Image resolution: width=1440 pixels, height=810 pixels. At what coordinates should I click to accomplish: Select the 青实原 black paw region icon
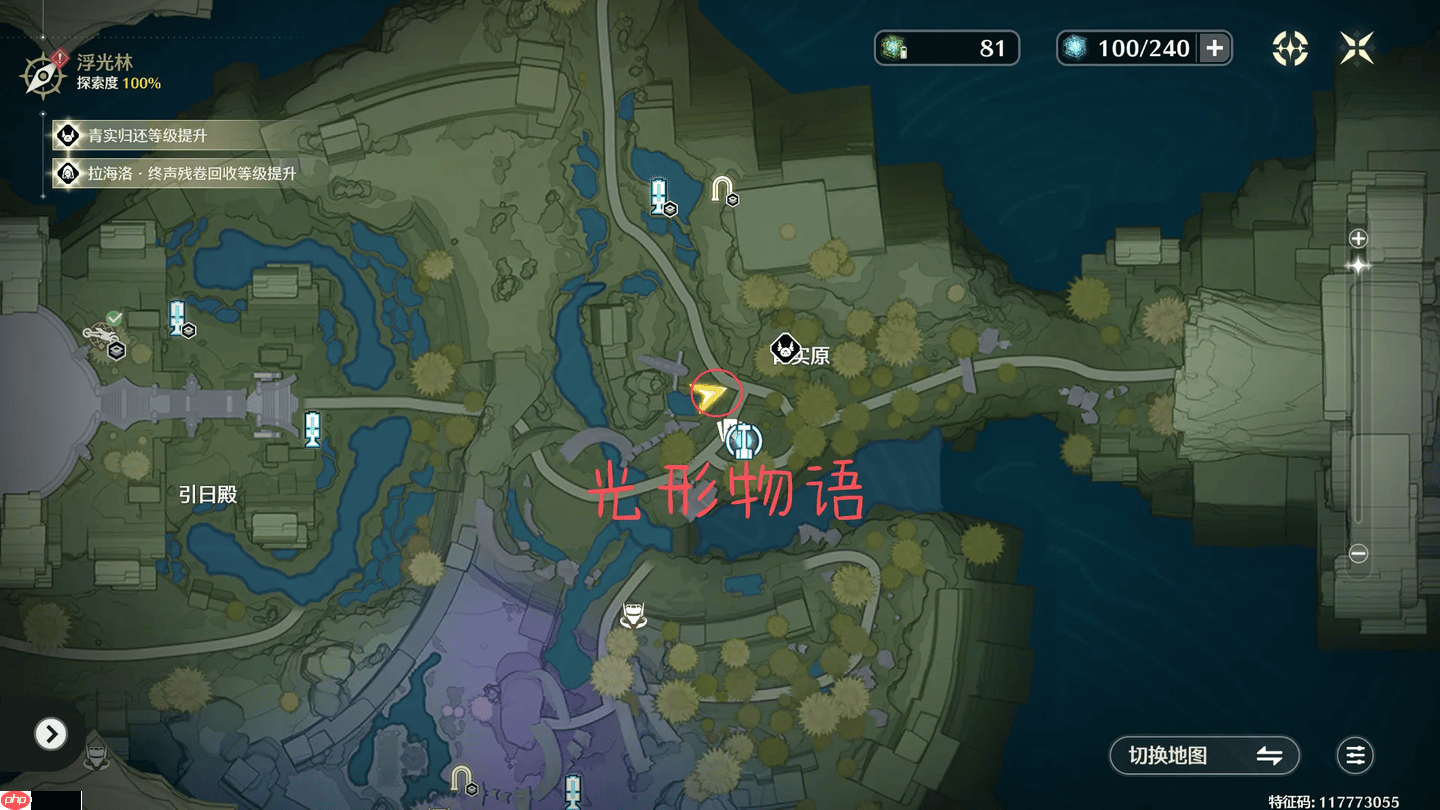click(x=784, y=346)
